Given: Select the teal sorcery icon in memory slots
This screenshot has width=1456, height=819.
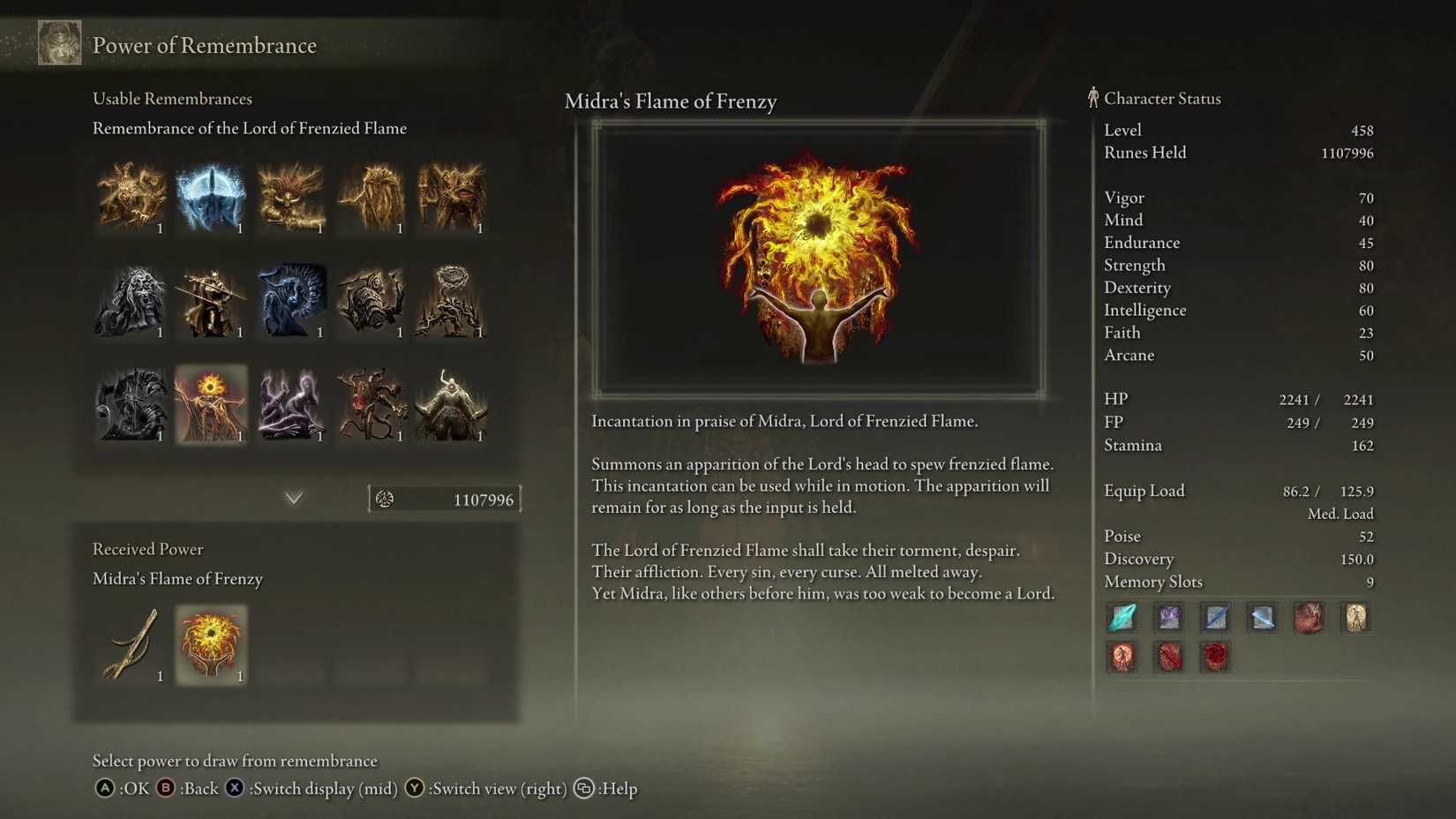Looking at the screenshot, I should pyautogui.click(x=1122, y=618).
